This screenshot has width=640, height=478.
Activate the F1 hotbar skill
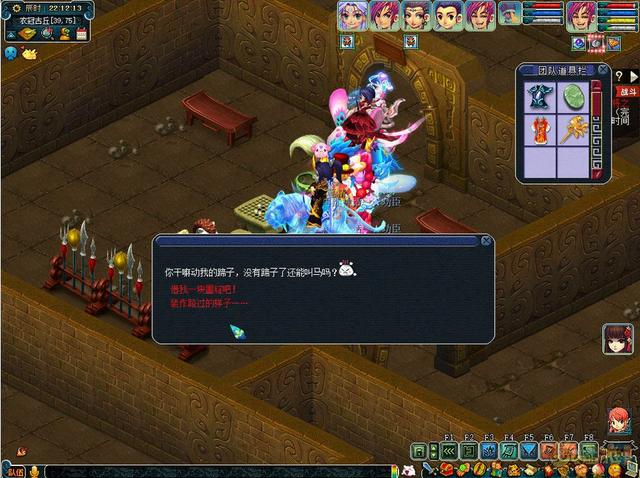click(x=448, y=451)
